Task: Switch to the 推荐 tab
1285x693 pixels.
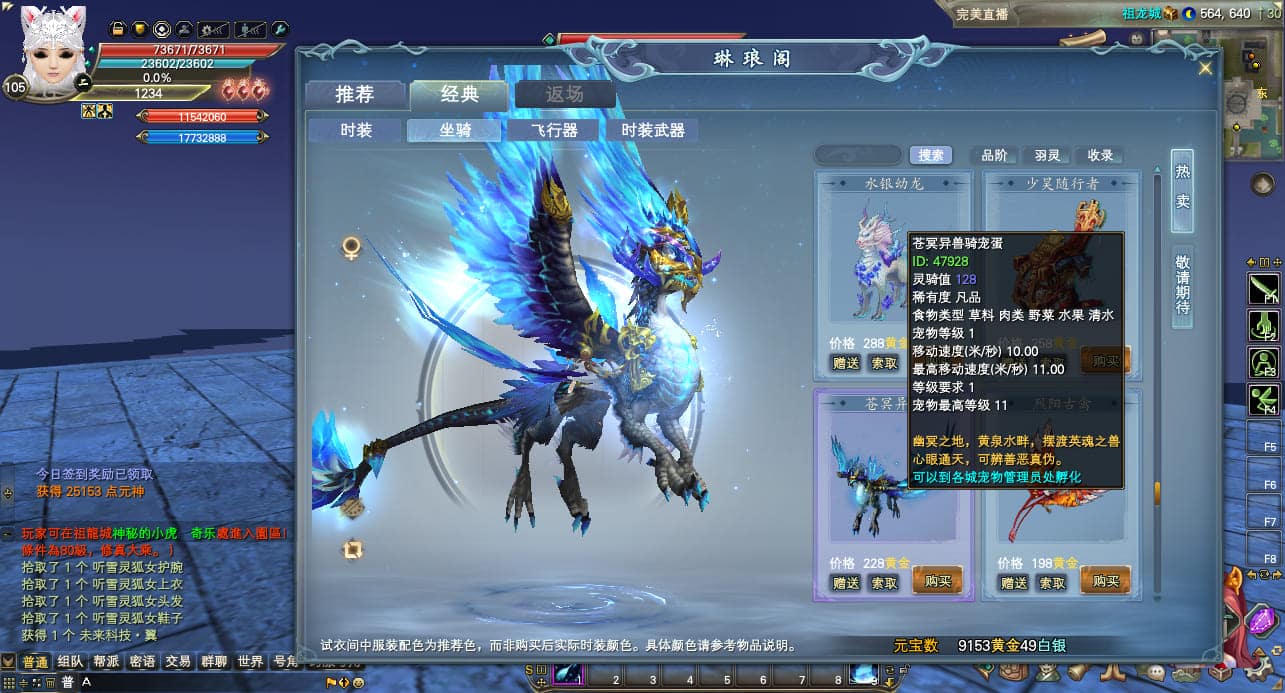Action: pos(355,95)
